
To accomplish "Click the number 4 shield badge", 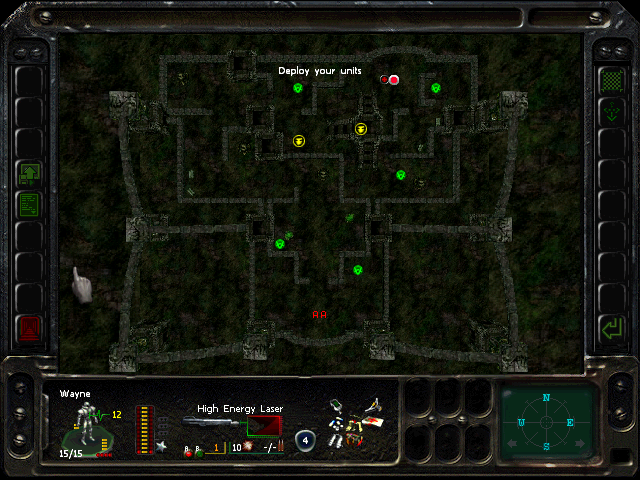I will [x=307, y=439].
